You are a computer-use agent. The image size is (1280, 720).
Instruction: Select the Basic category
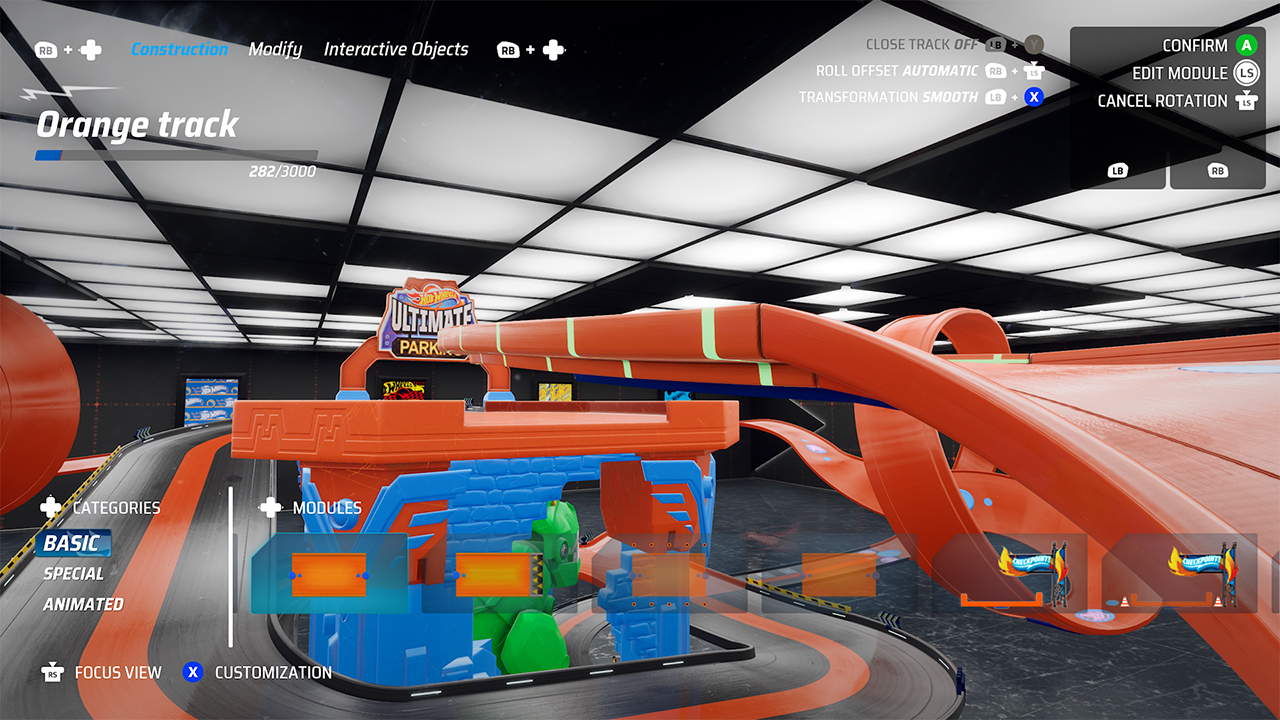click(72, 543)
